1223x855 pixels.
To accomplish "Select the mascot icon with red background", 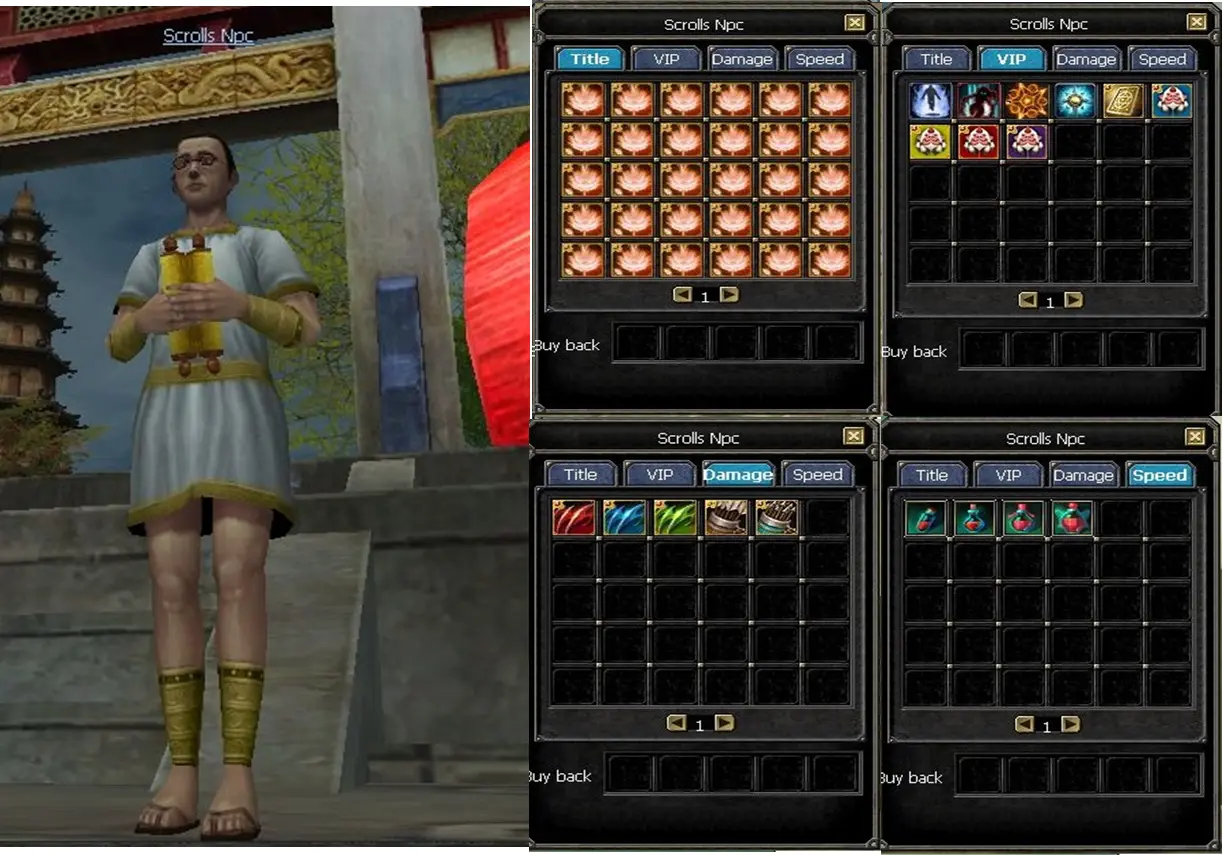I will coord(979,142).
